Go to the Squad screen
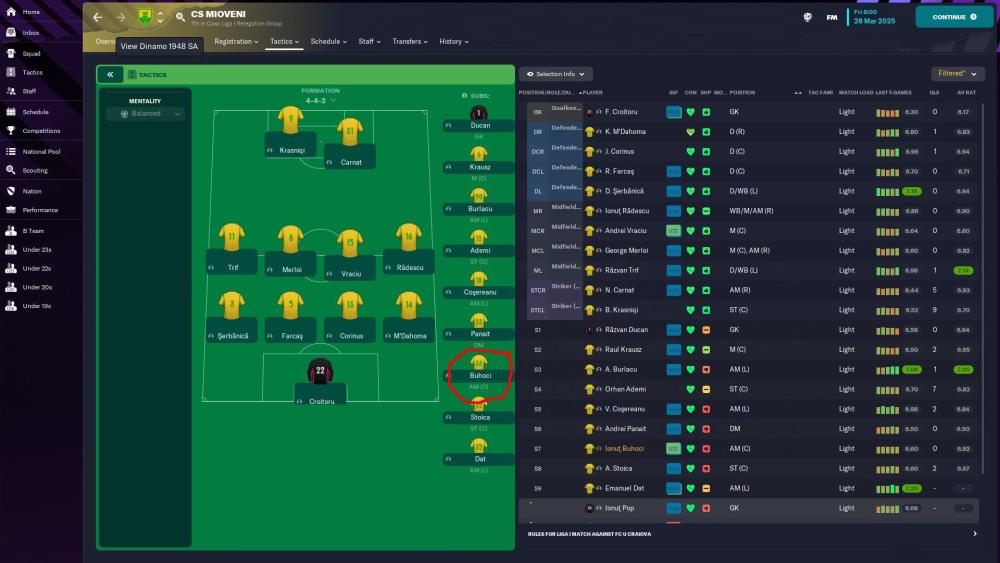The height and width of the screenshot is (563, 1000). [x=31, y=53]
